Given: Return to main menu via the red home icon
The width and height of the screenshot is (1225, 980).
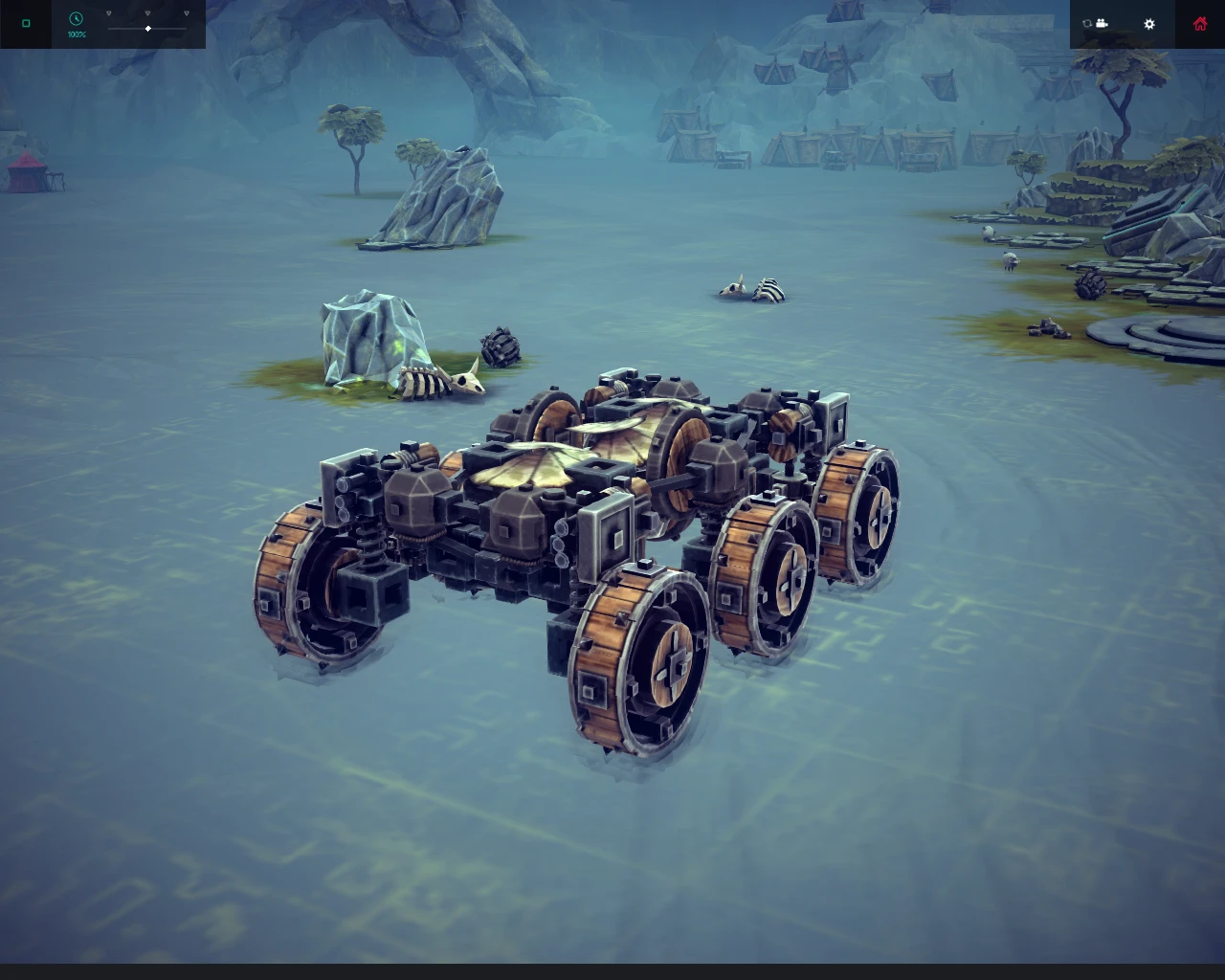Looking at the screenshot, I should (1200, 24).
